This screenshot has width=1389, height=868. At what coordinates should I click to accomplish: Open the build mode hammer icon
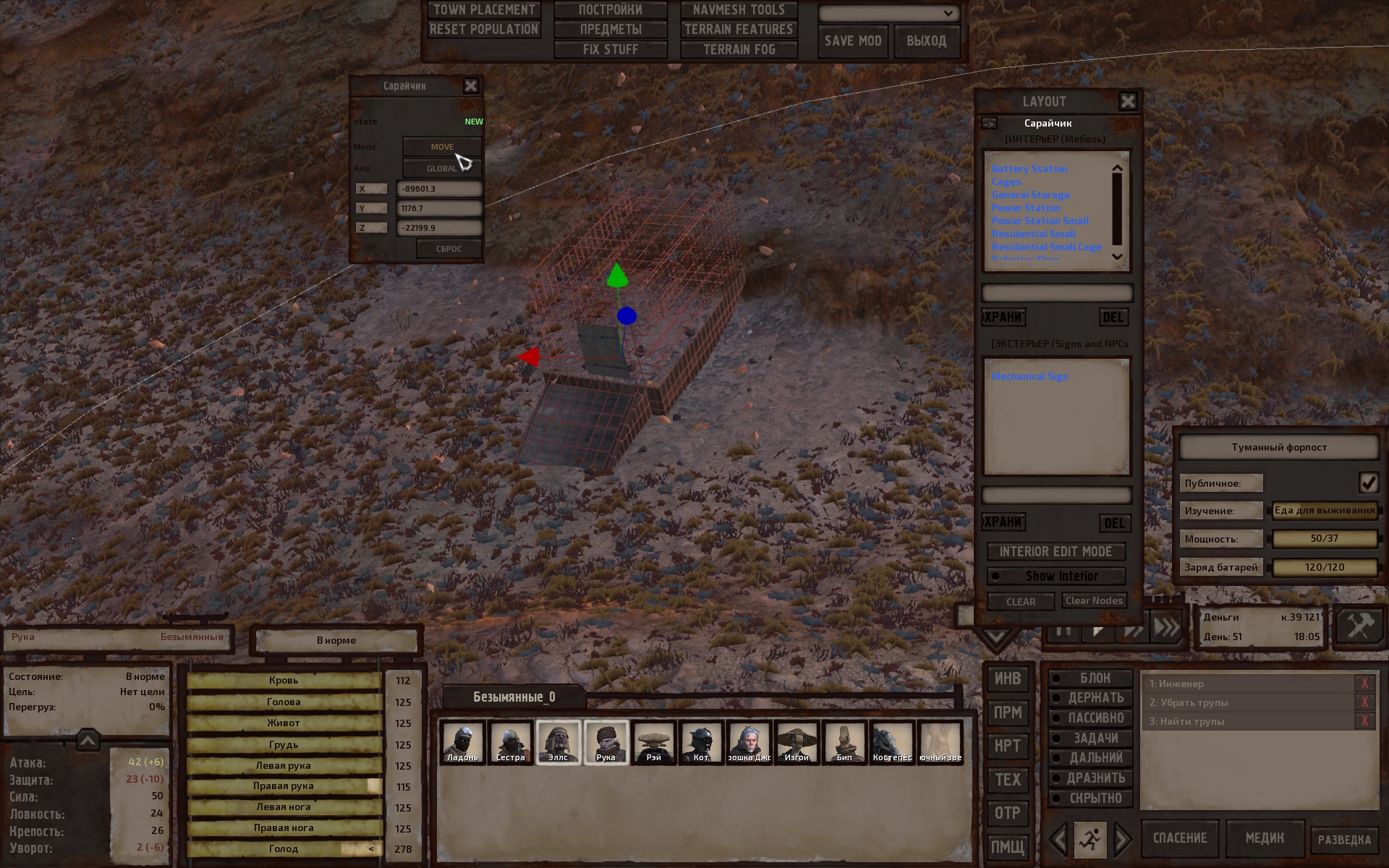[x=1358, y=626]
